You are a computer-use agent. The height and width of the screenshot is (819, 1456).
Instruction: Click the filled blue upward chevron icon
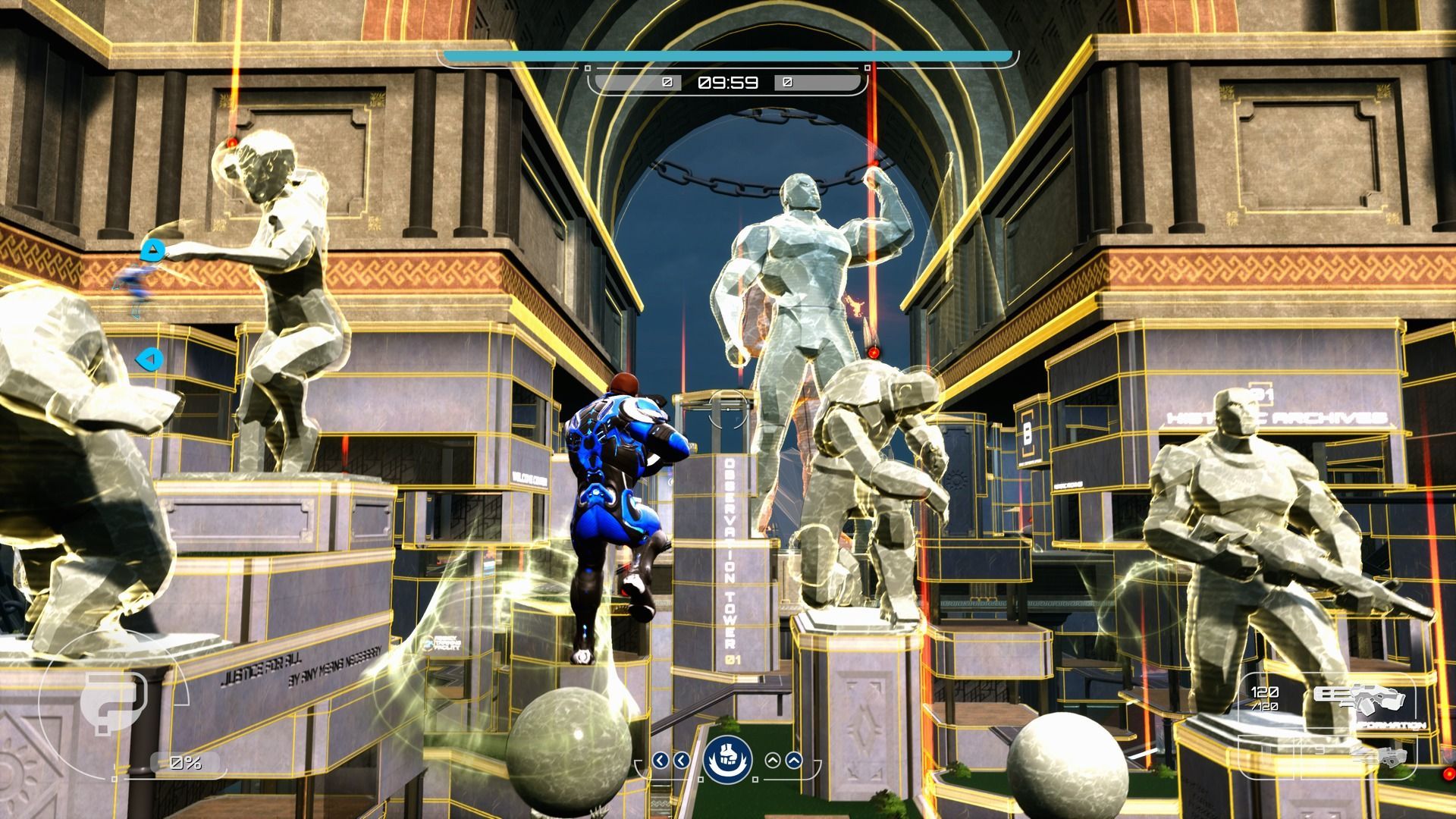tap(793, 760)
